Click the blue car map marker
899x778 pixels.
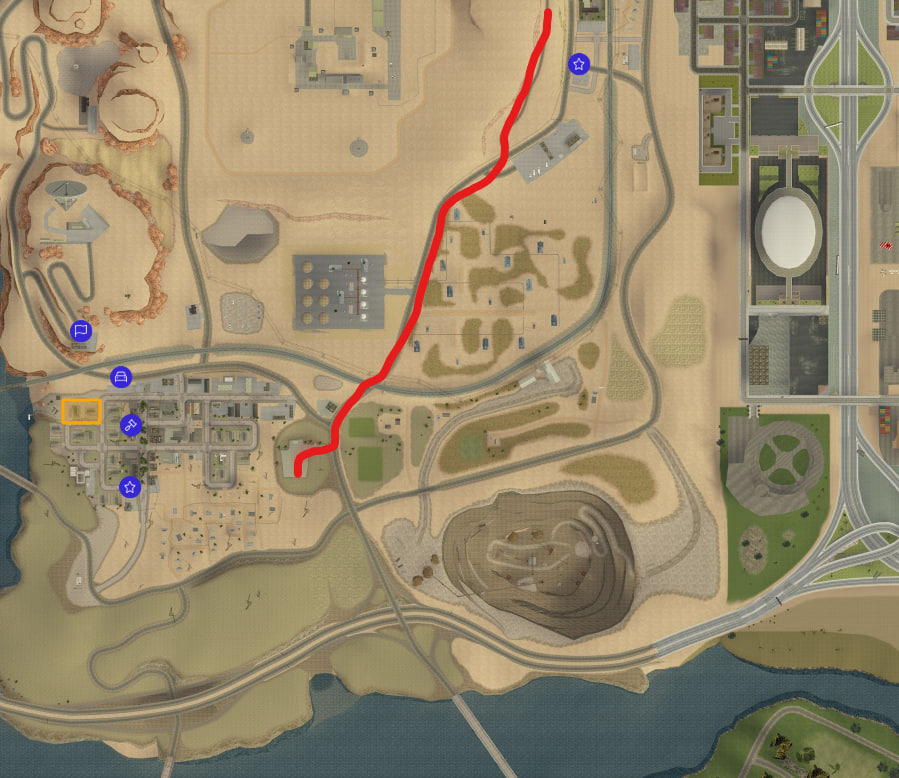(x=120, y=377)
